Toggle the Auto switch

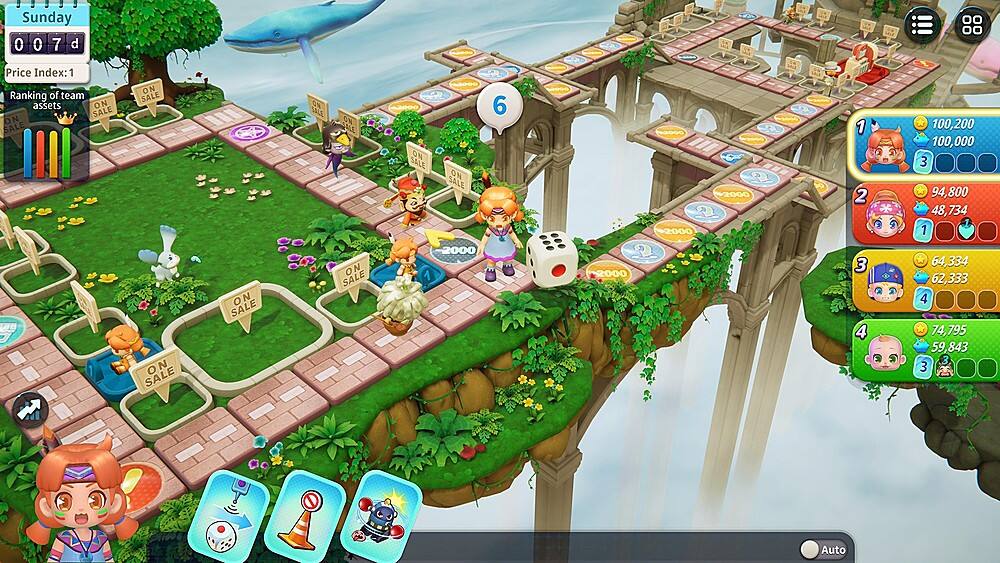pyautogui.click(x=823, y=549)
